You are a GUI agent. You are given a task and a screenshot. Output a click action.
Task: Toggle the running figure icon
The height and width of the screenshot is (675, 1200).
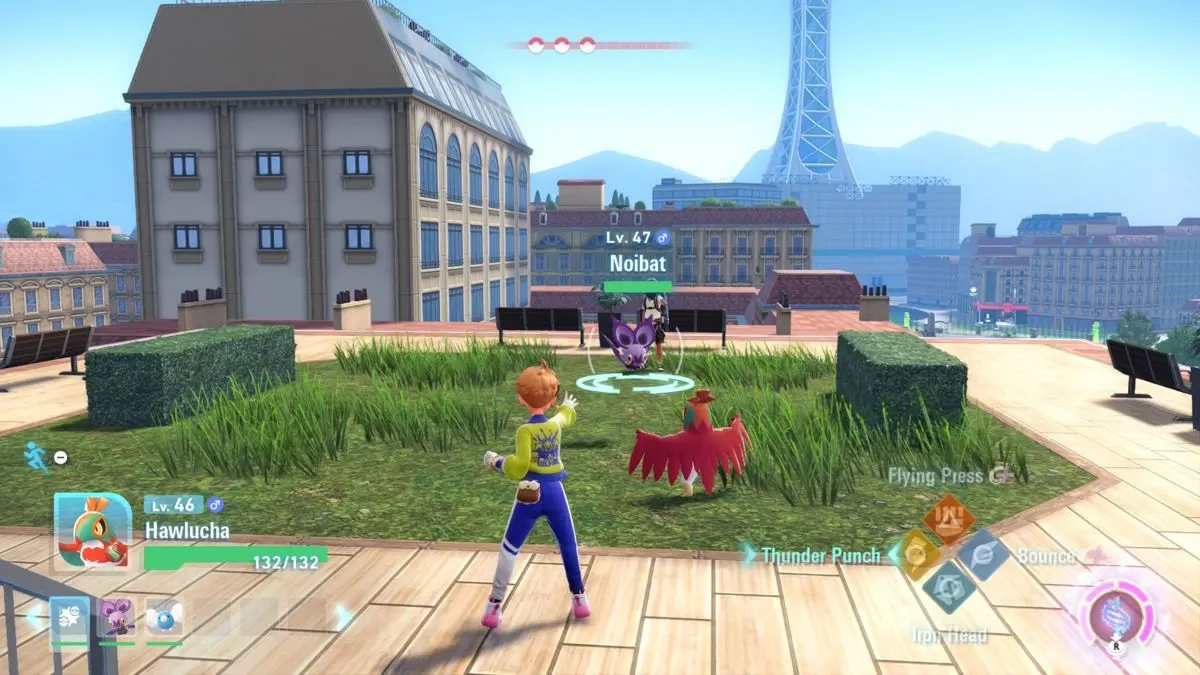36,456
